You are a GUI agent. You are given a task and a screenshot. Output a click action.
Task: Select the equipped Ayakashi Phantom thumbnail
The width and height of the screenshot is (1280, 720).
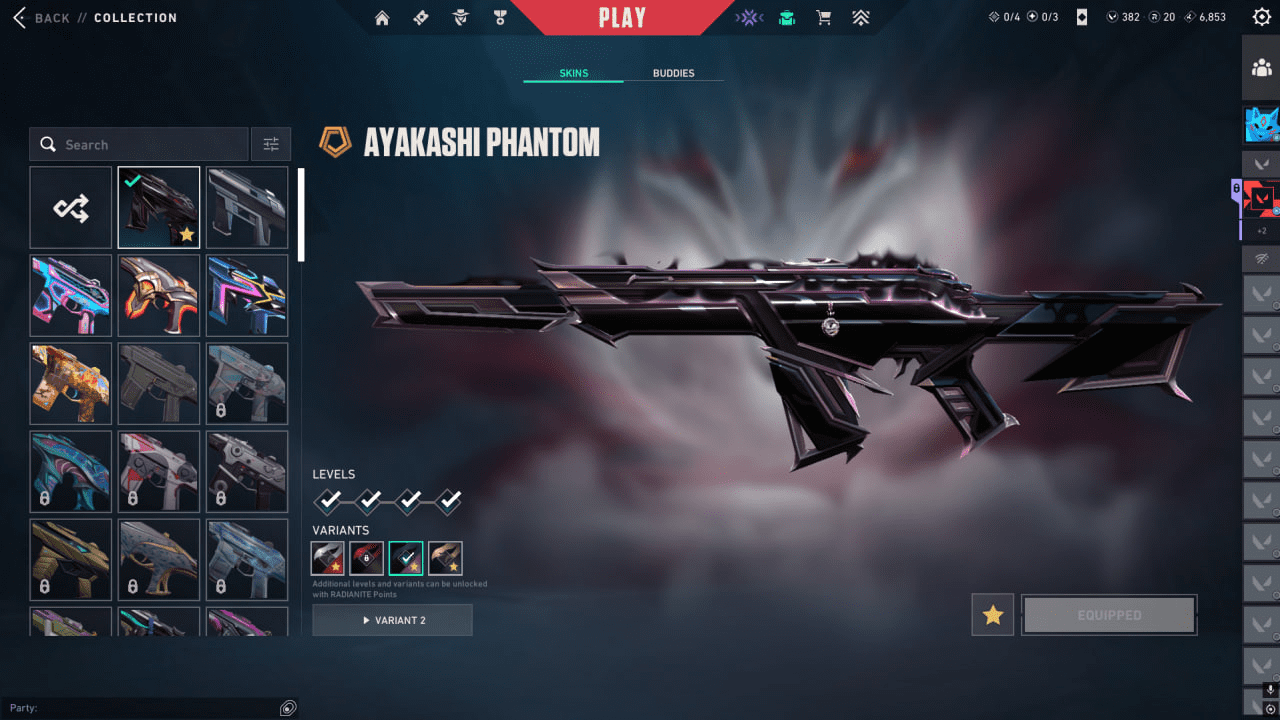159,208
